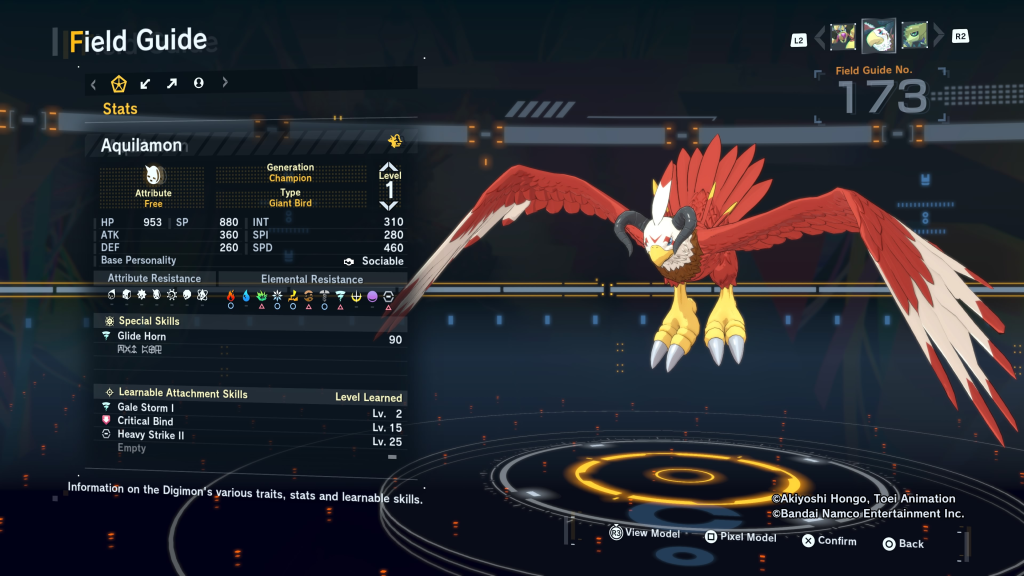The image size is (1024, 576).
Task: Click the left chevron beside Digimon thumbnails
Action: tap(820, 38)
